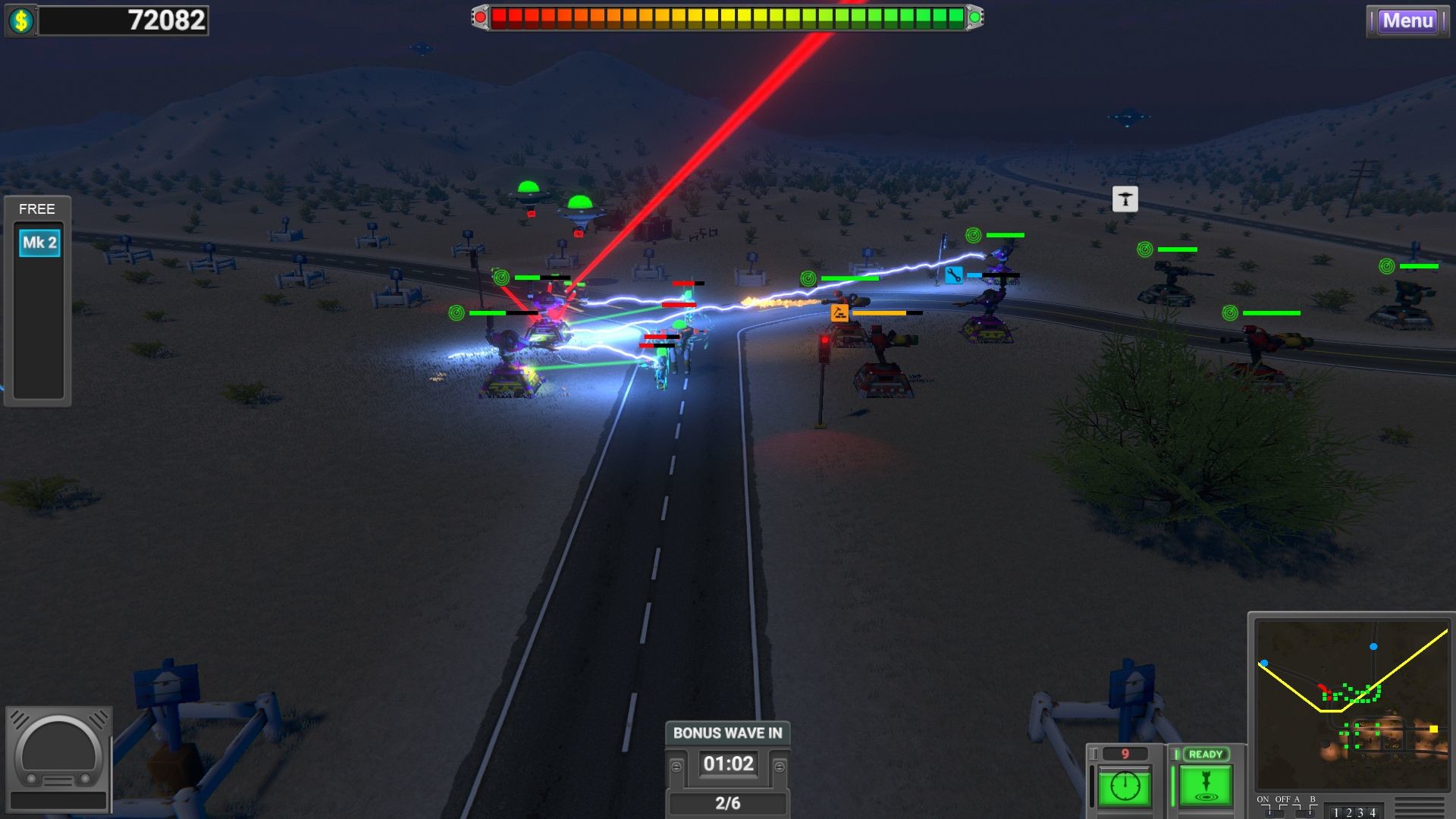Click the missile airstrike READY button
Image resolution: width=1456 pixels, height=819 pixels.
1205,786
